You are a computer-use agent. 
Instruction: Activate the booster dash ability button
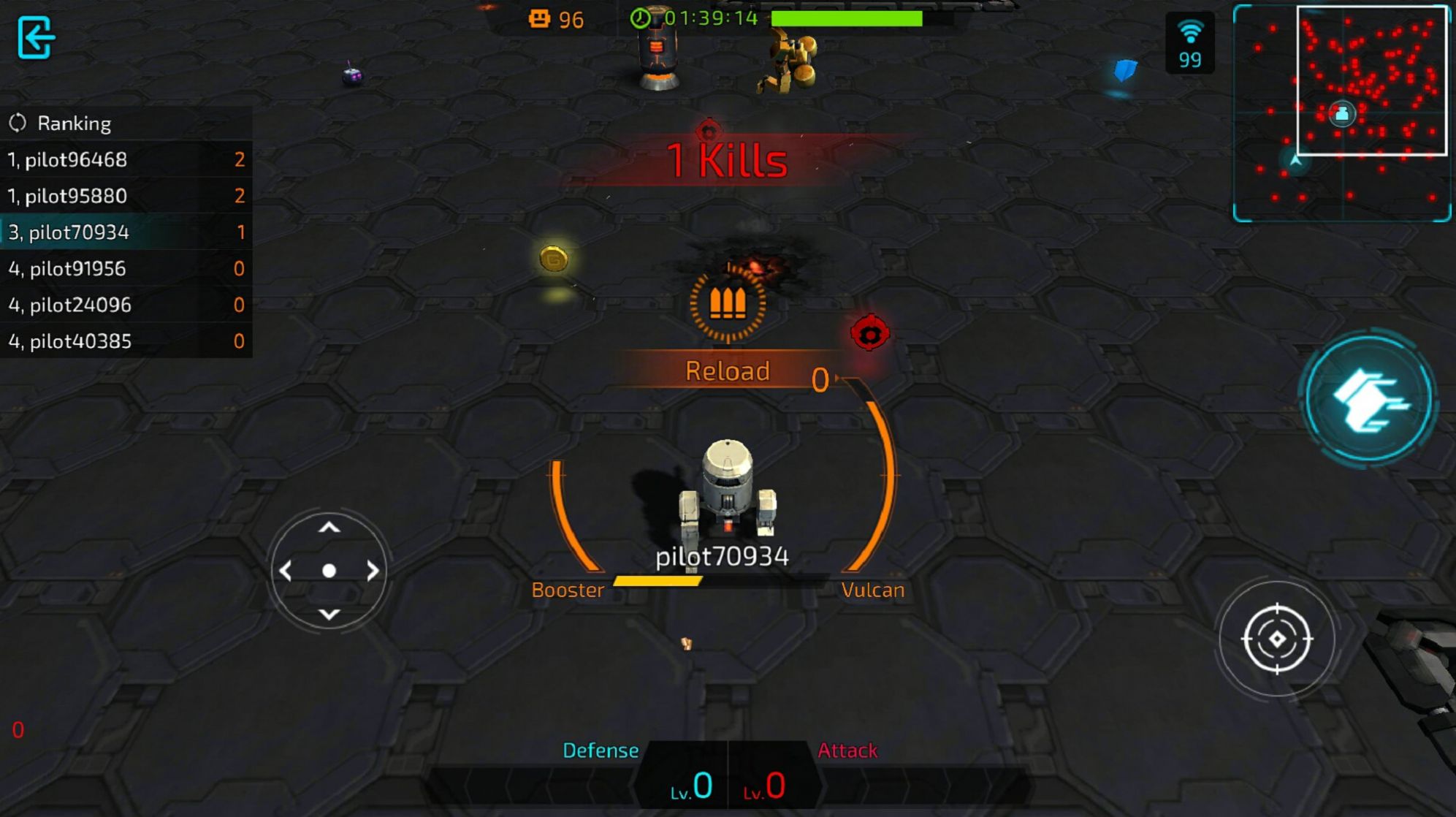1369,399
